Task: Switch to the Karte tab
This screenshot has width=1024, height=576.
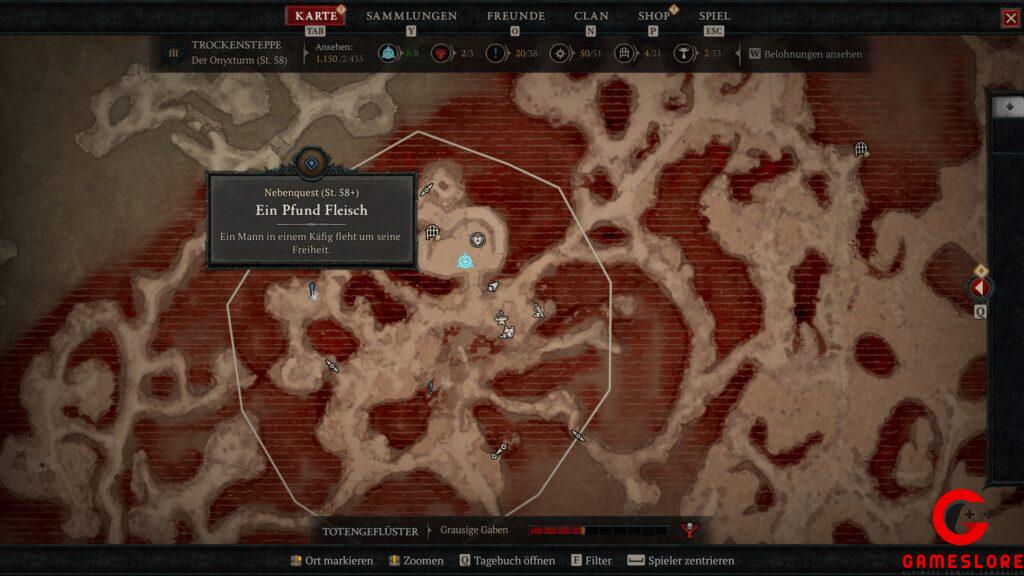Action: 315,16
